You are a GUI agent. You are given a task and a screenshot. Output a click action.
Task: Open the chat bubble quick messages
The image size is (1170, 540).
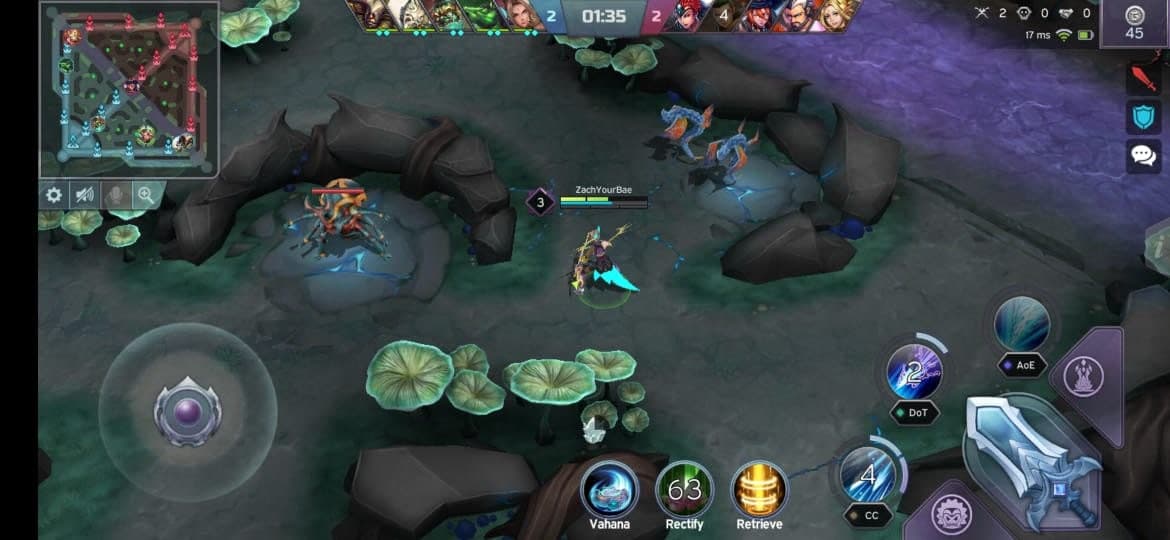(x=1143, y=155)
